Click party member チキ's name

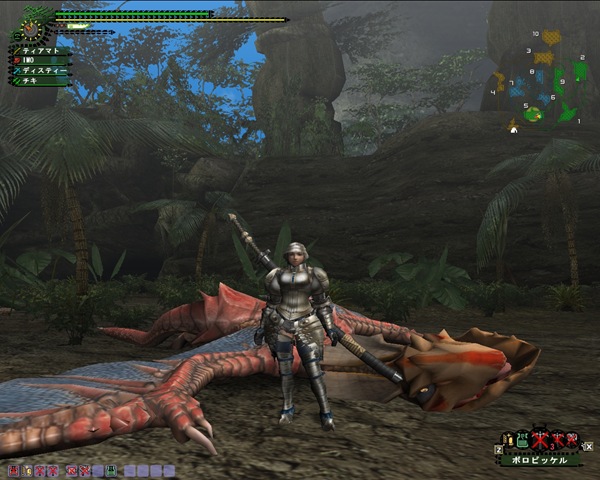tap(30, 80)
